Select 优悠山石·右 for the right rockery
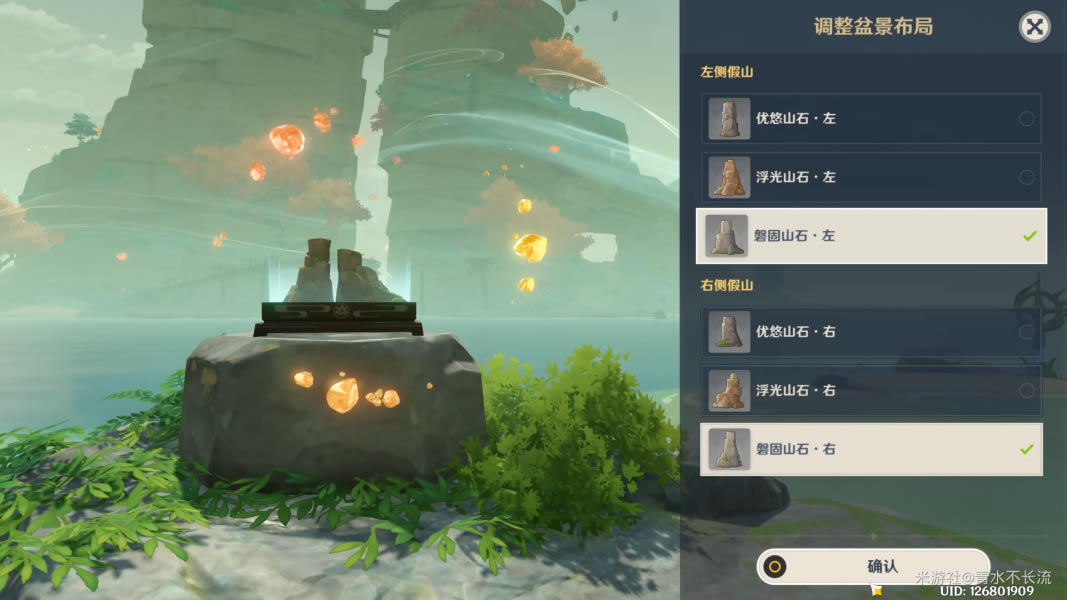This screenshot has width=1067, height=600. click(x=870, y=332)
